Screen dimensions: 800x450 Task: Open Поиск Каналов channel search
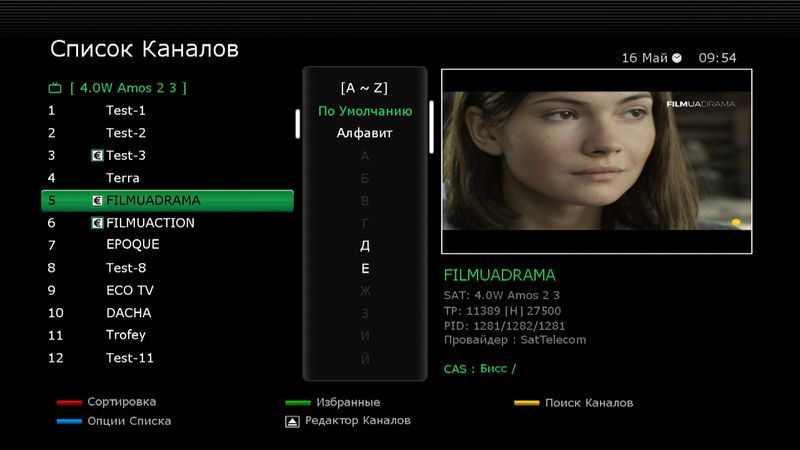coord(588,403)
